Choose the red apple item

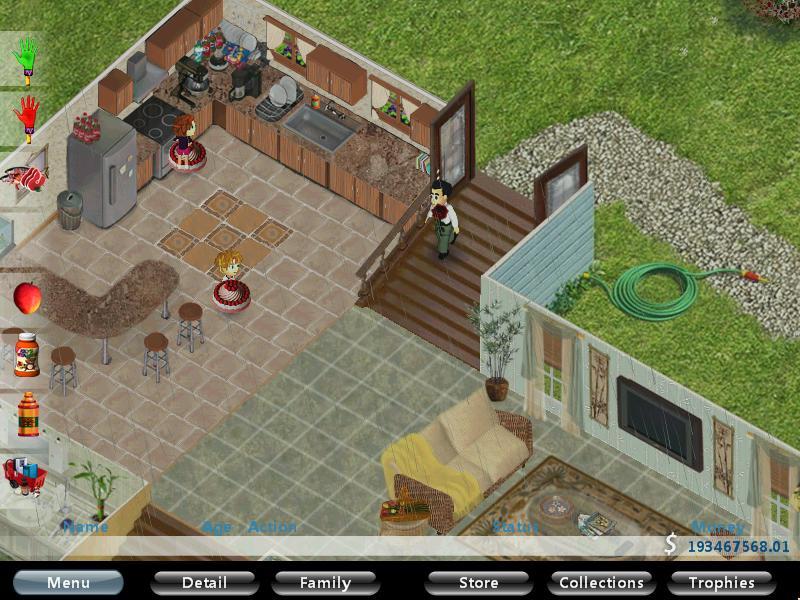(x=27, y=297)
